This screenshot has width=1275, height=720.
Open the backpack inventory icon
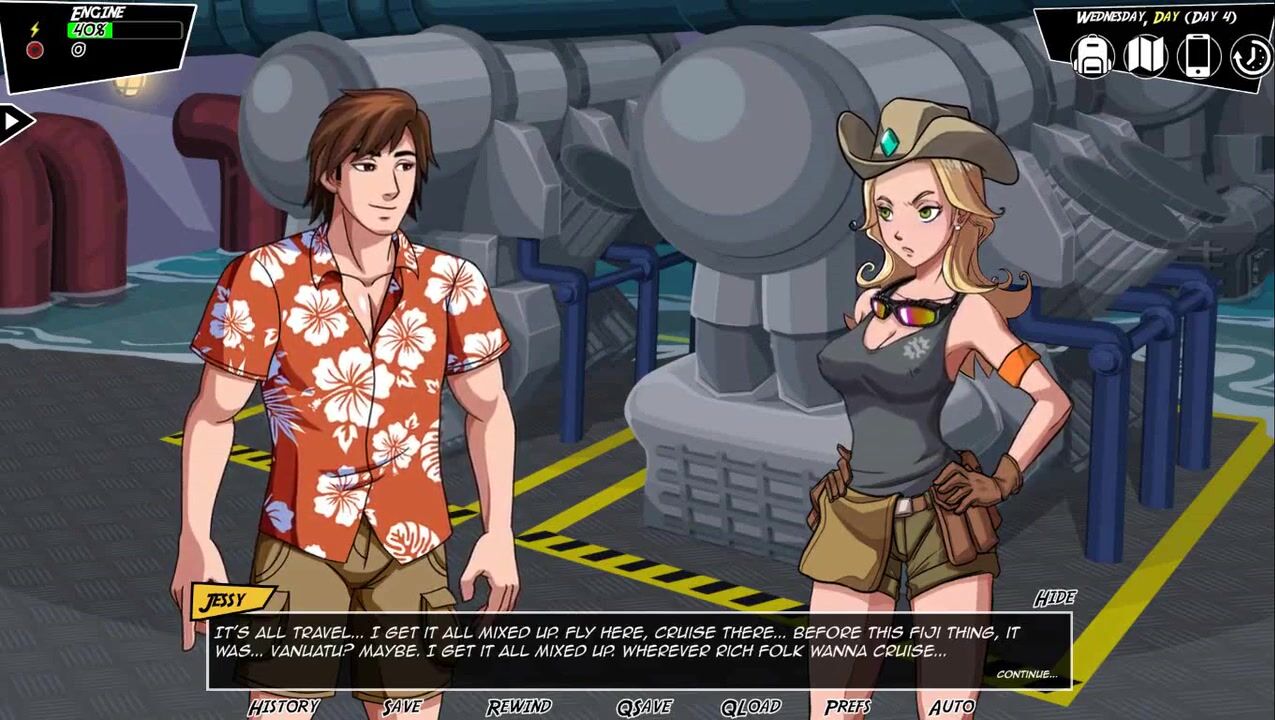pyautogui.click(x=1093, y=56)
